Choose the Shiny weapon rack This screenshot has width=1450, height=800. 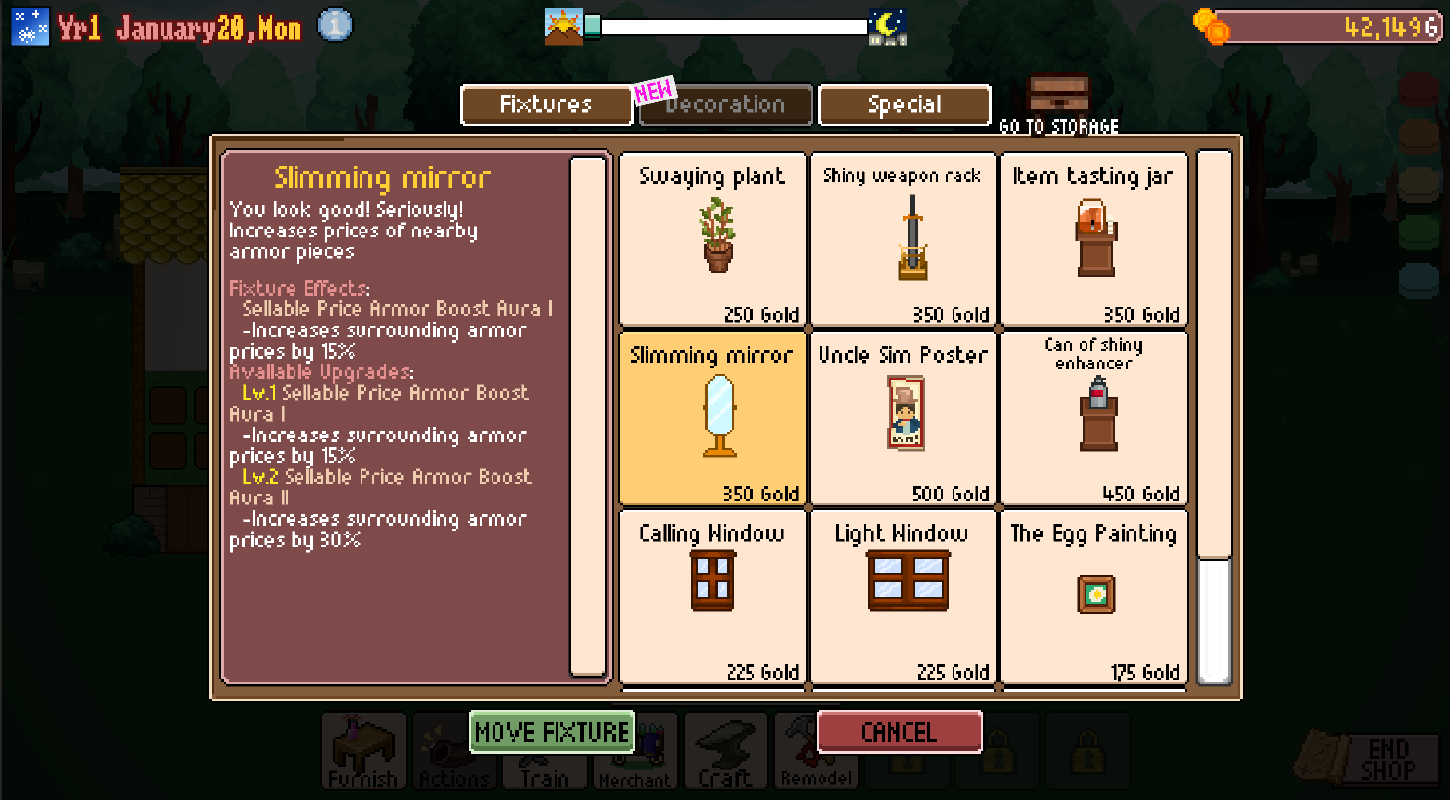click(x=902, y=240)
